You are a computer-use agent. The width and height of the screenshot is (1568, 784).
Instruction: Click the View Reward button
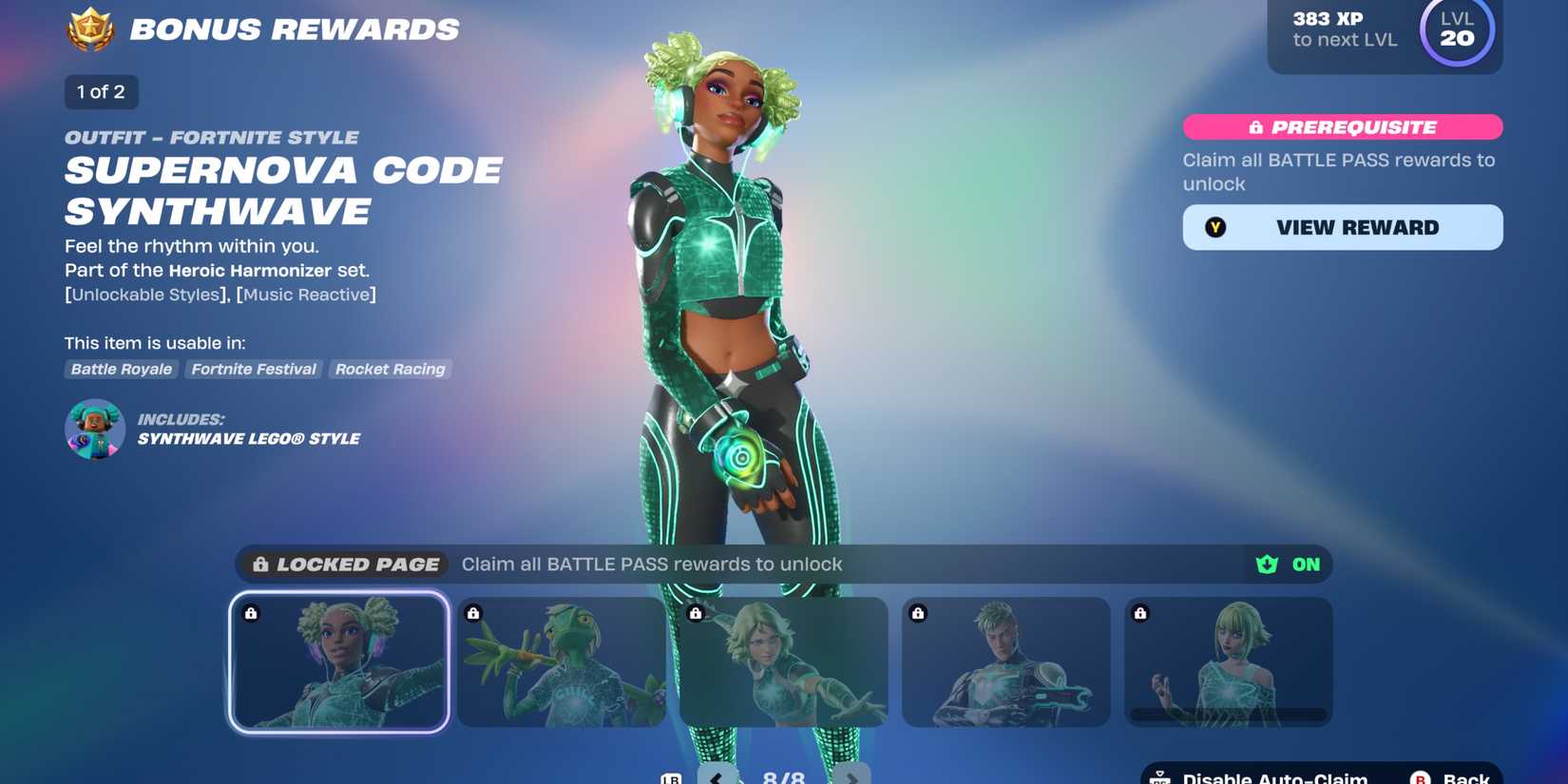[x=1342, y=227]
